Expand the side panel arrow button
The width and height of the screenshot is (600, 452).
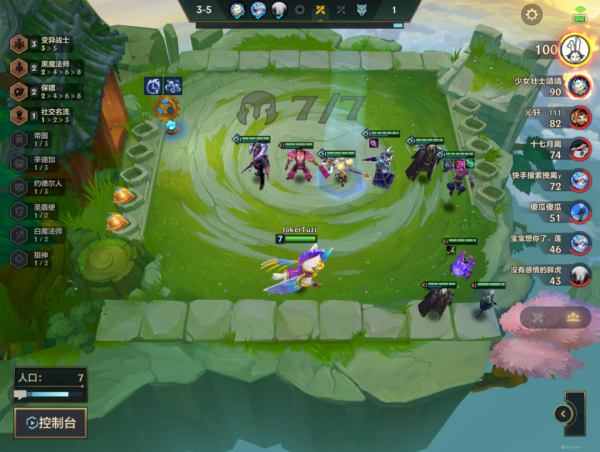564,413
